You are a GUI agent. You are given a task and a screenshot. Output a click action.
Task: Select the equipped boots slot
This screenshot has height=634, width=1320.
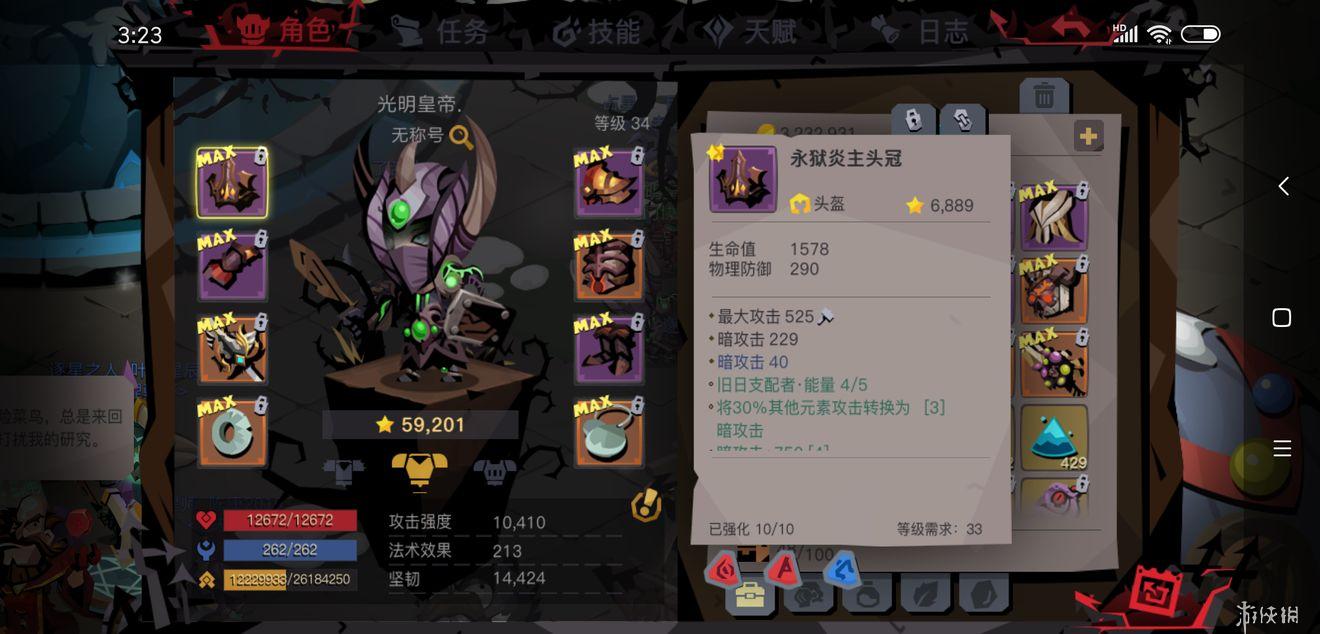tap(609, 350)
